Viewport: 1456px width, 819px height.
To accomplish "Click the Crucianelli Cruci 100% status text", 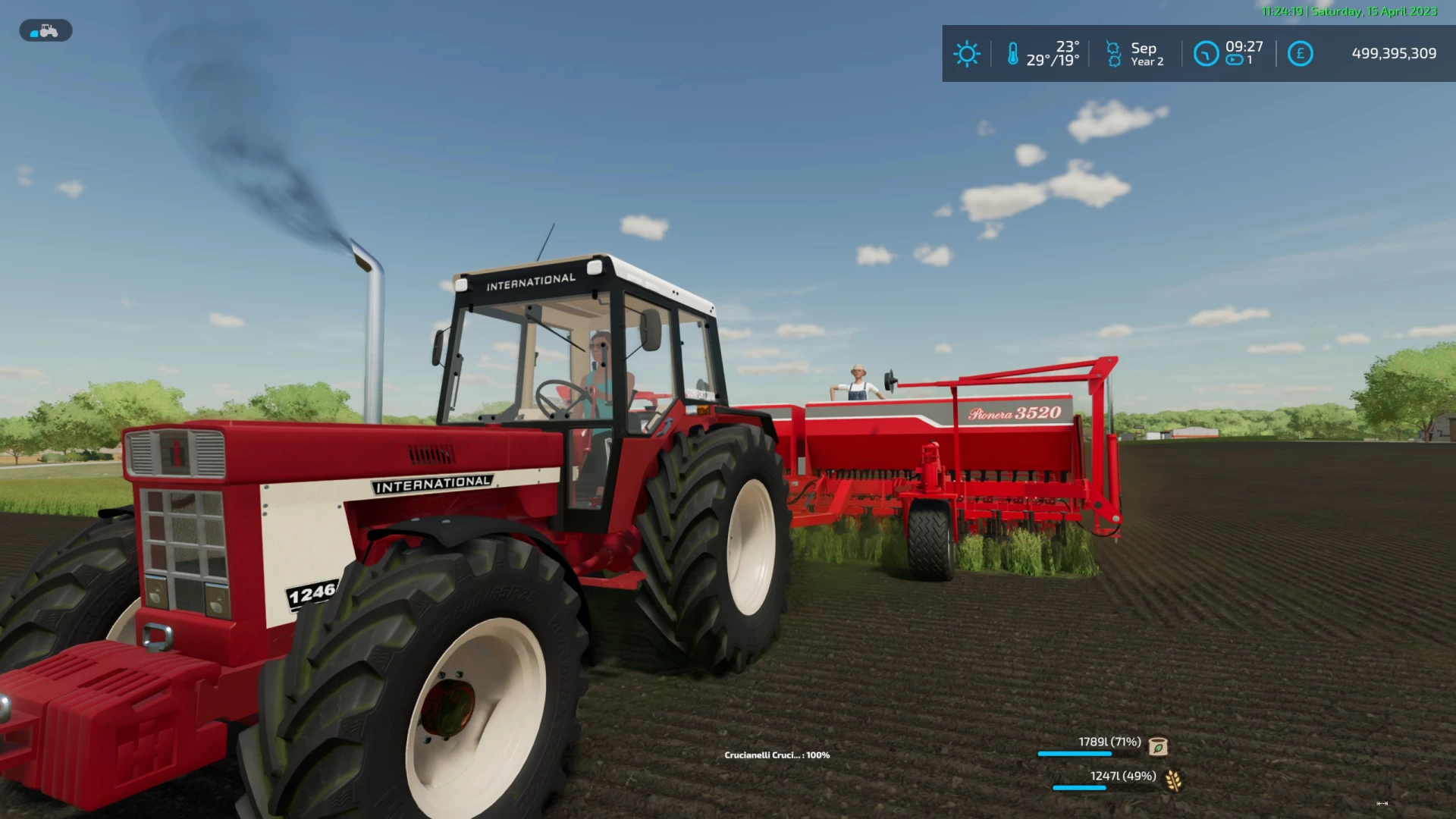I will tap(776, 755).
